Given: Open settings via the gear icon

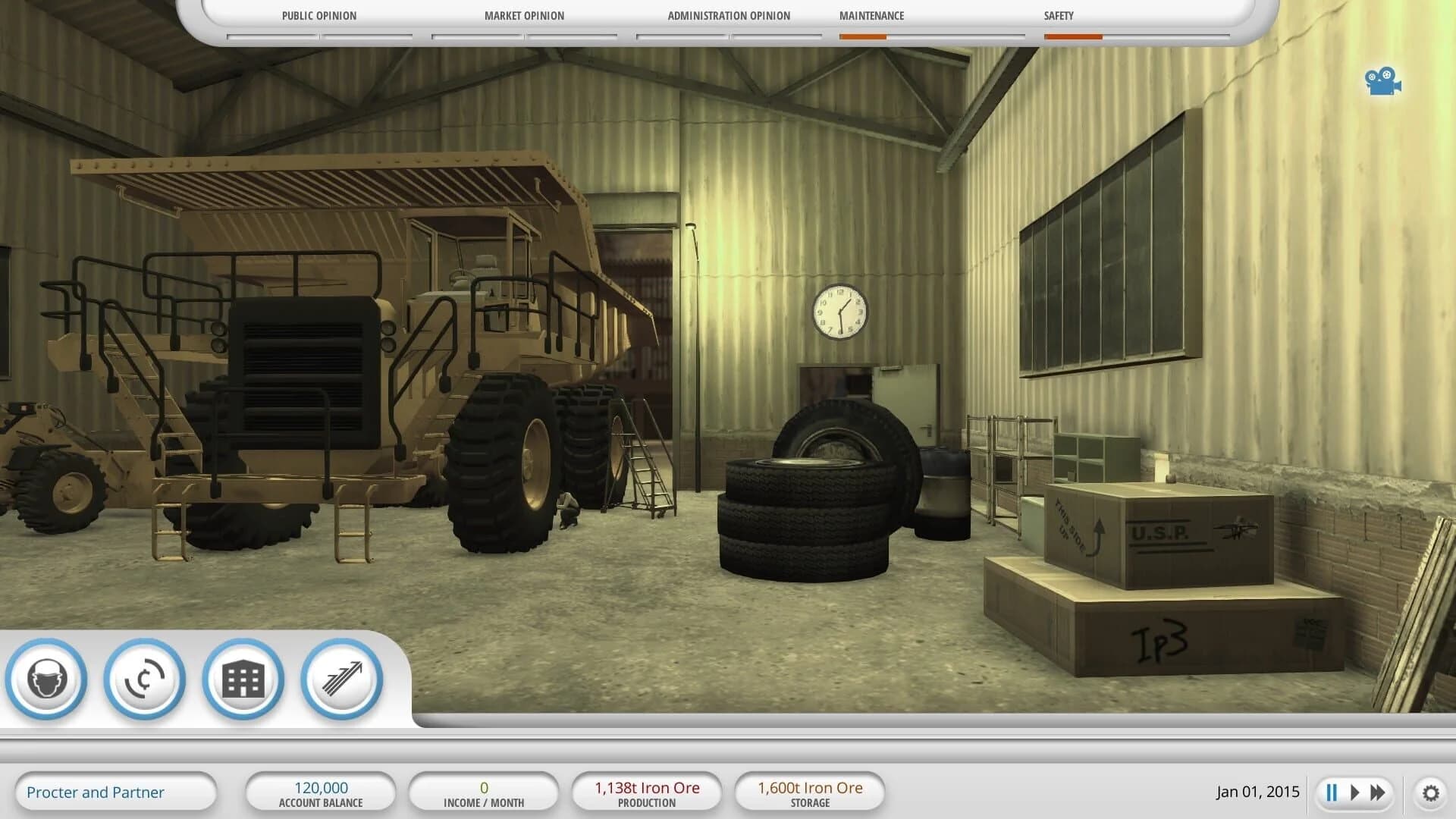Looking at the screenshot, I should [1432, 792].
